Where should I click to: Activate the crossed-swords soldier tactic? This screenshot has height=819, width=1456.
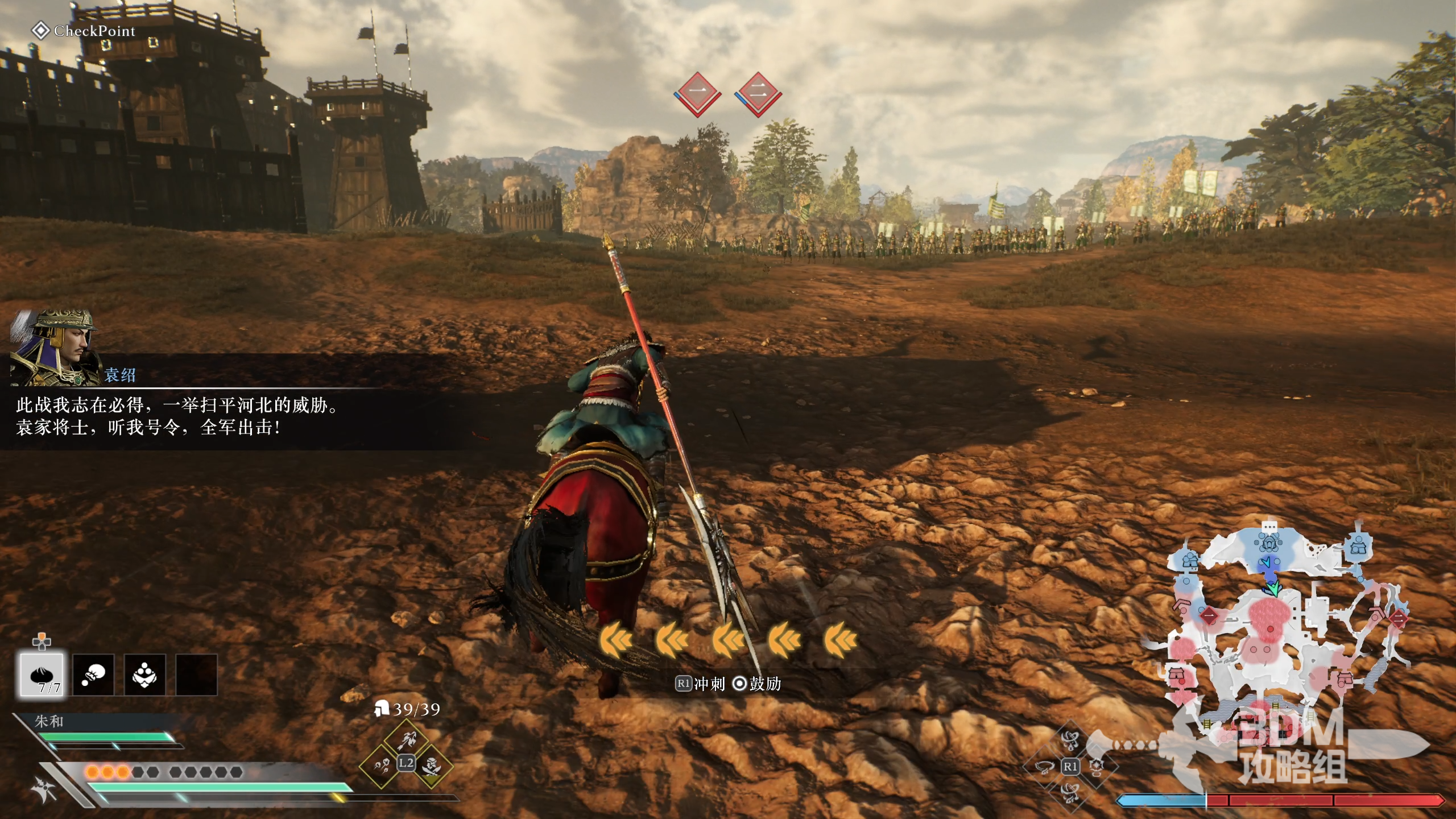[432, 766]
